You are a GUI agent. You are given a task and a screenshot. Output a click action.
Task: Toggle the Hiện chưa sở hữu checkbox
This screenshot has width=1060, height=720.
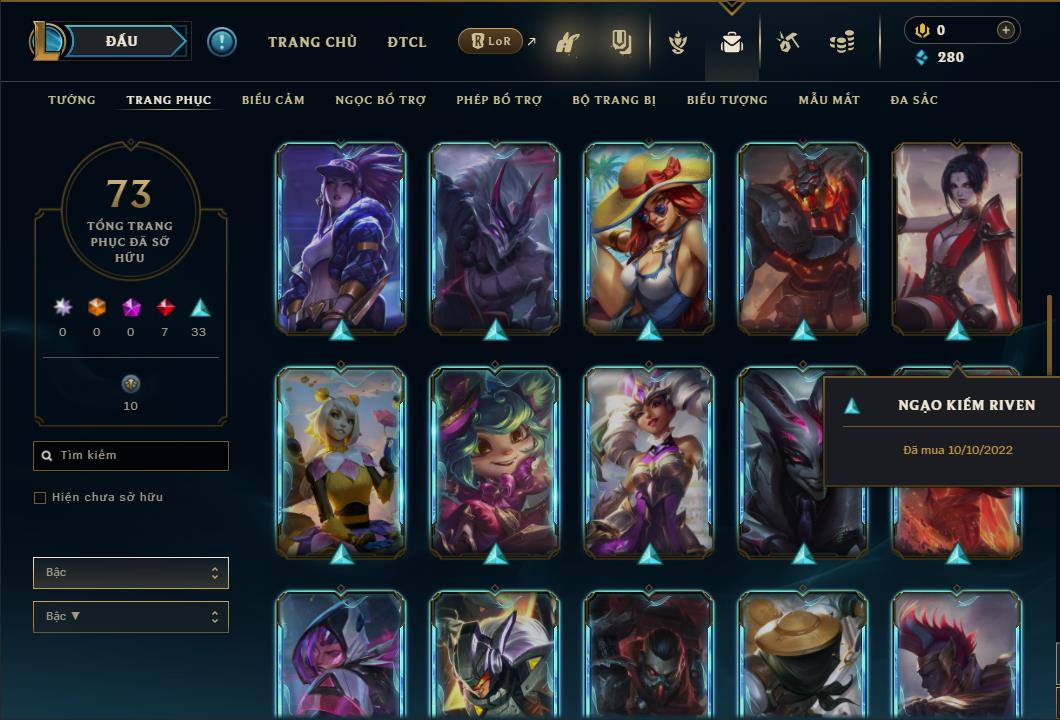point(40,498)
